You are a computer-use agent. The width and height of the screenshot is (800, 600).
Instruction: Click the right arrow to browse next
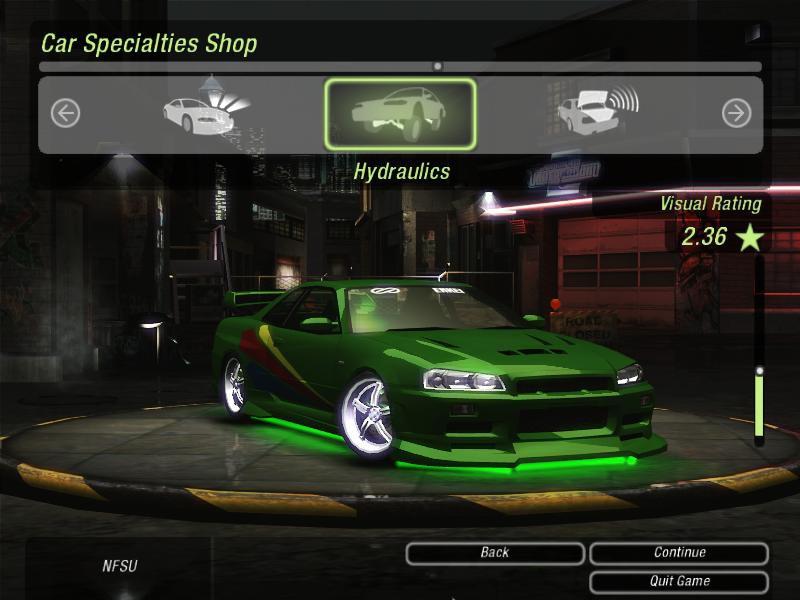click(736, 113)
